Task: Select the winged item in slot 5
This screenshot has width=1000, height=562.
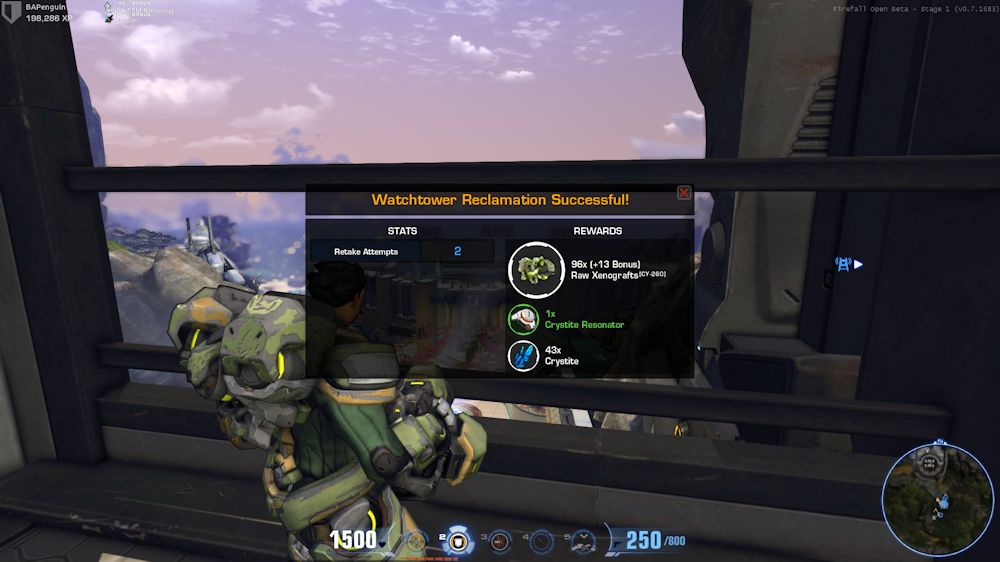Action: [583, 541]
